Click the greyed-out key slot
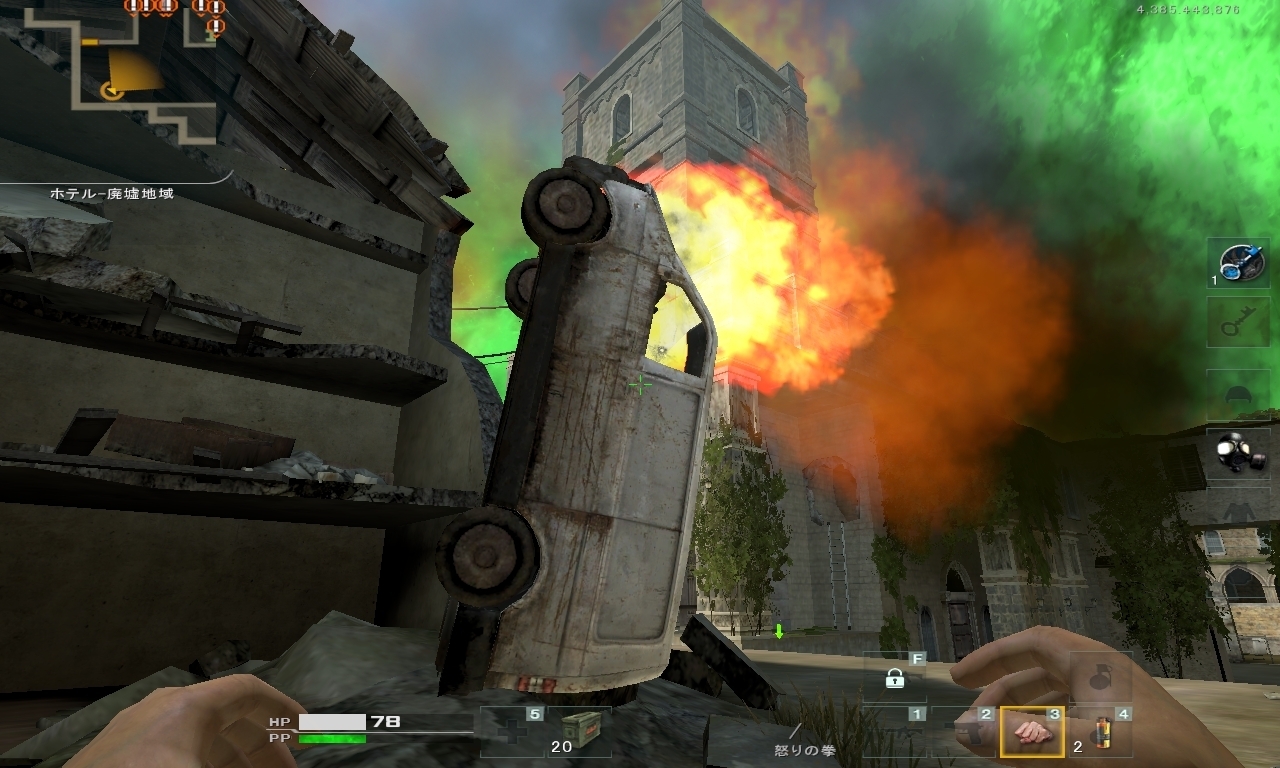The height and width of the screenshot is (768, 1280). pyautogui.click(x=1238, y=322)
